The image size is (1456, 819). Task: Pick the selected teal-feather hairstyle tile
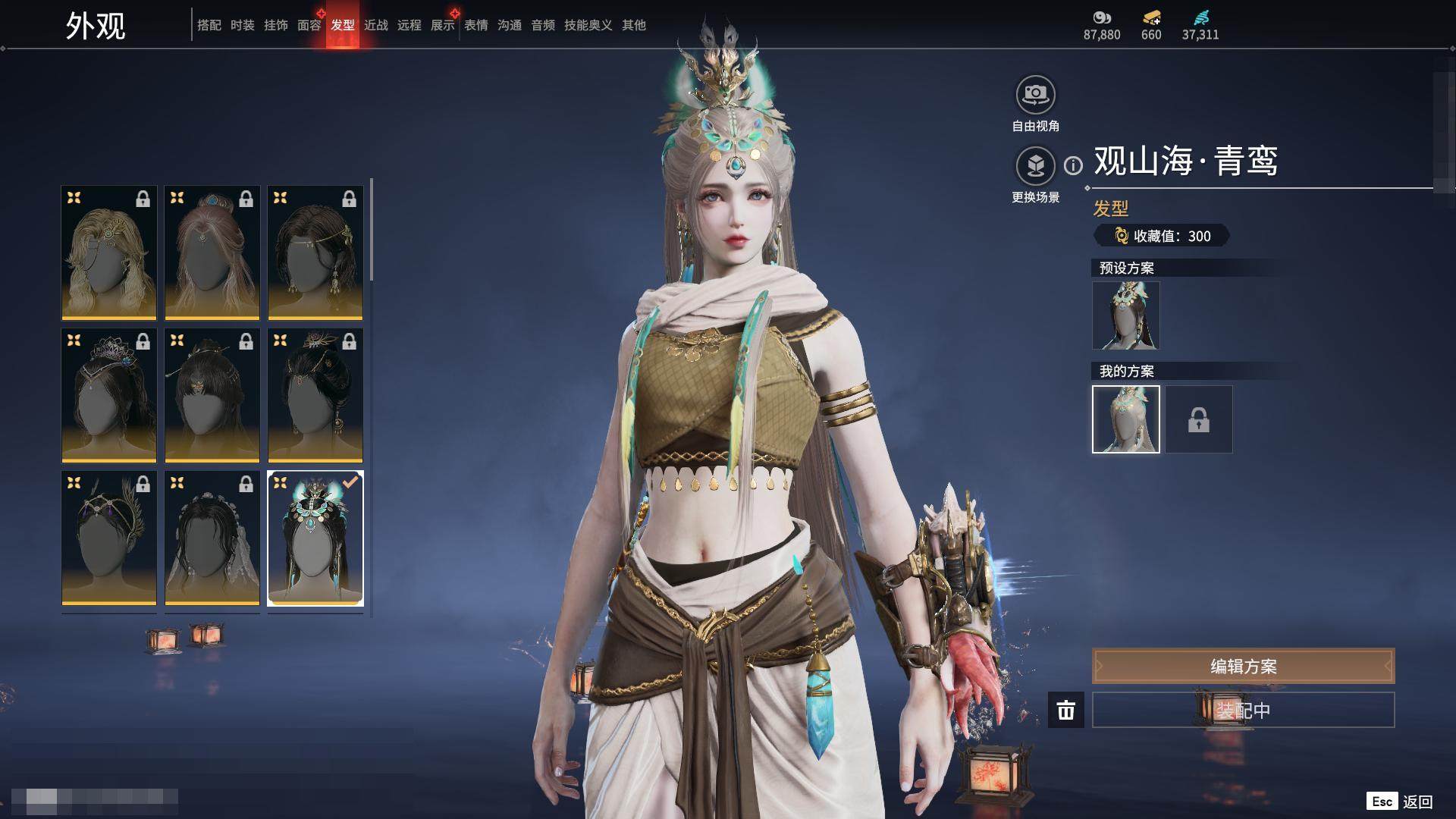pos(315,538)
